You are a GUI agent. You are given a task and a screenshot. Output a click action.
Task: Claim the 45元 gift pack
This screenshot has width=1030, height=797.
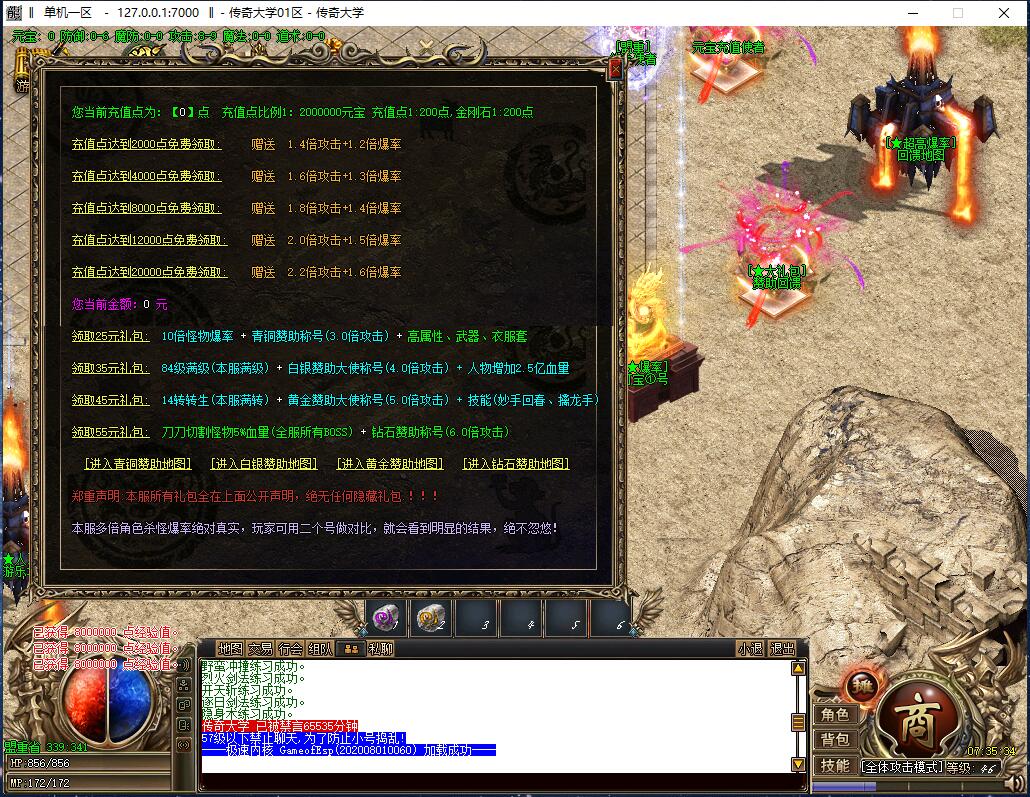click(x=110, y=400)
